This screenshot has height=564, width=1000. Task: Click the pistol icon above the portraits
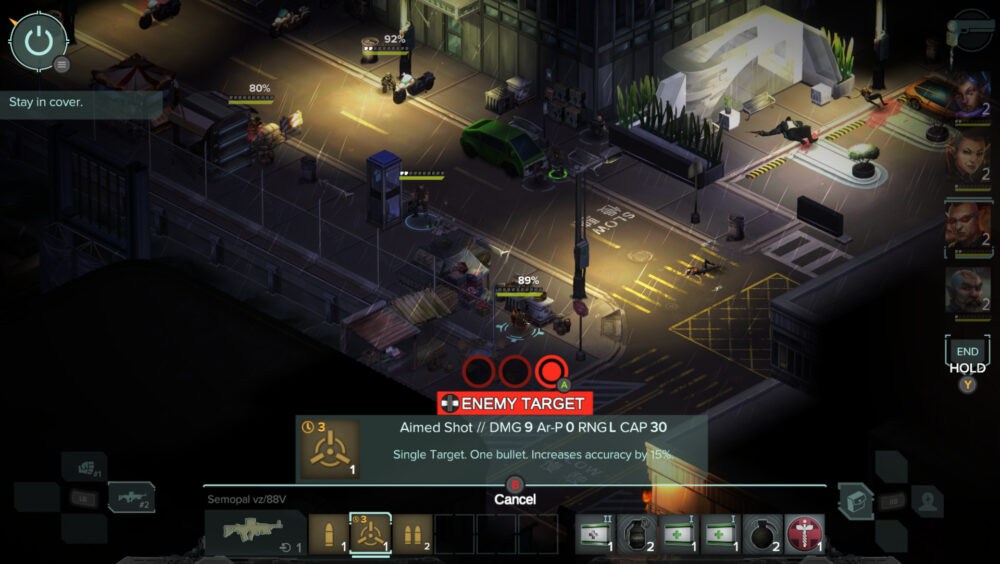pyautogui.click(x=968, y=30)
